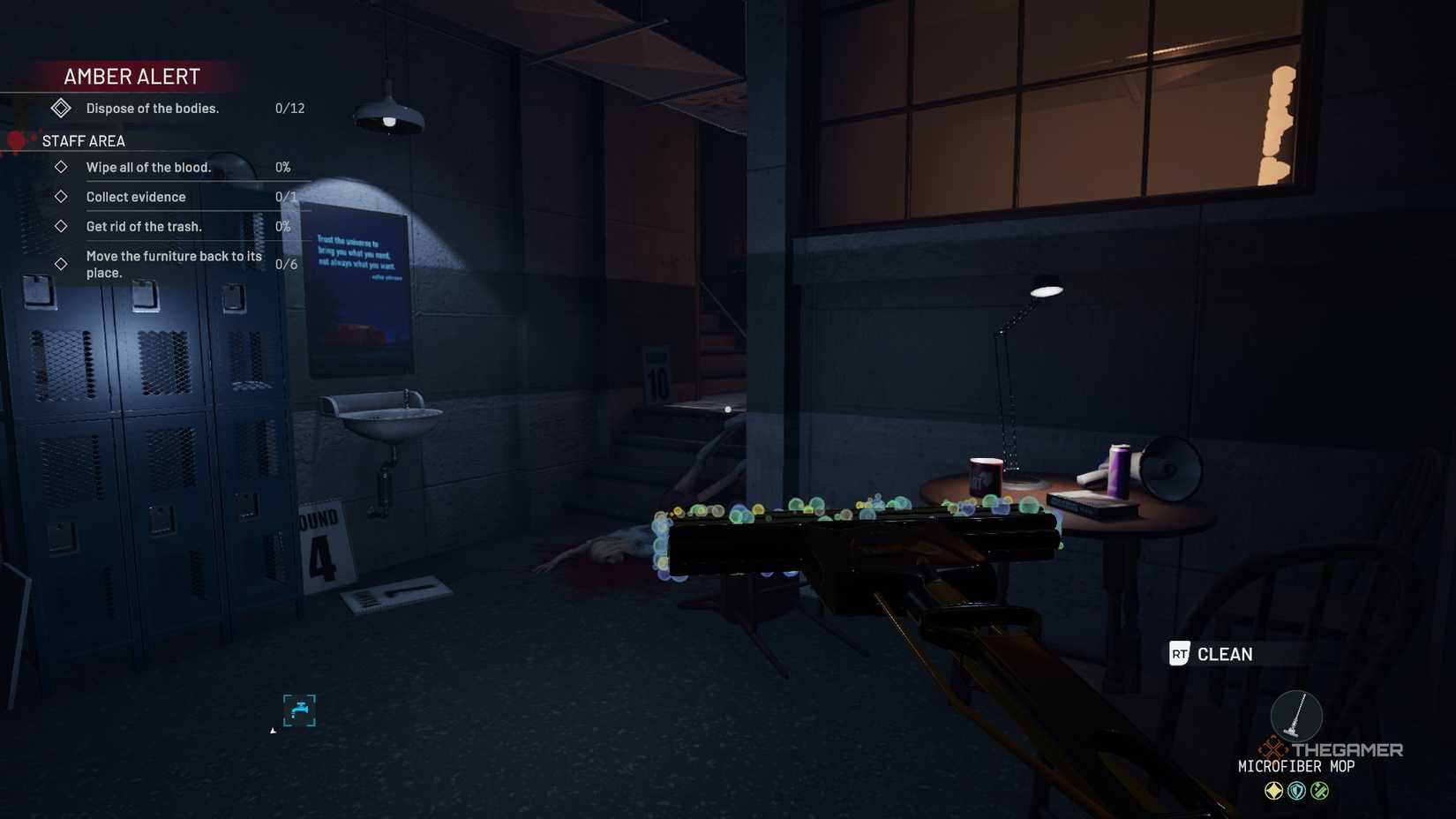Click the green squeegee cleaning icon

click(x=1319, y=790)
